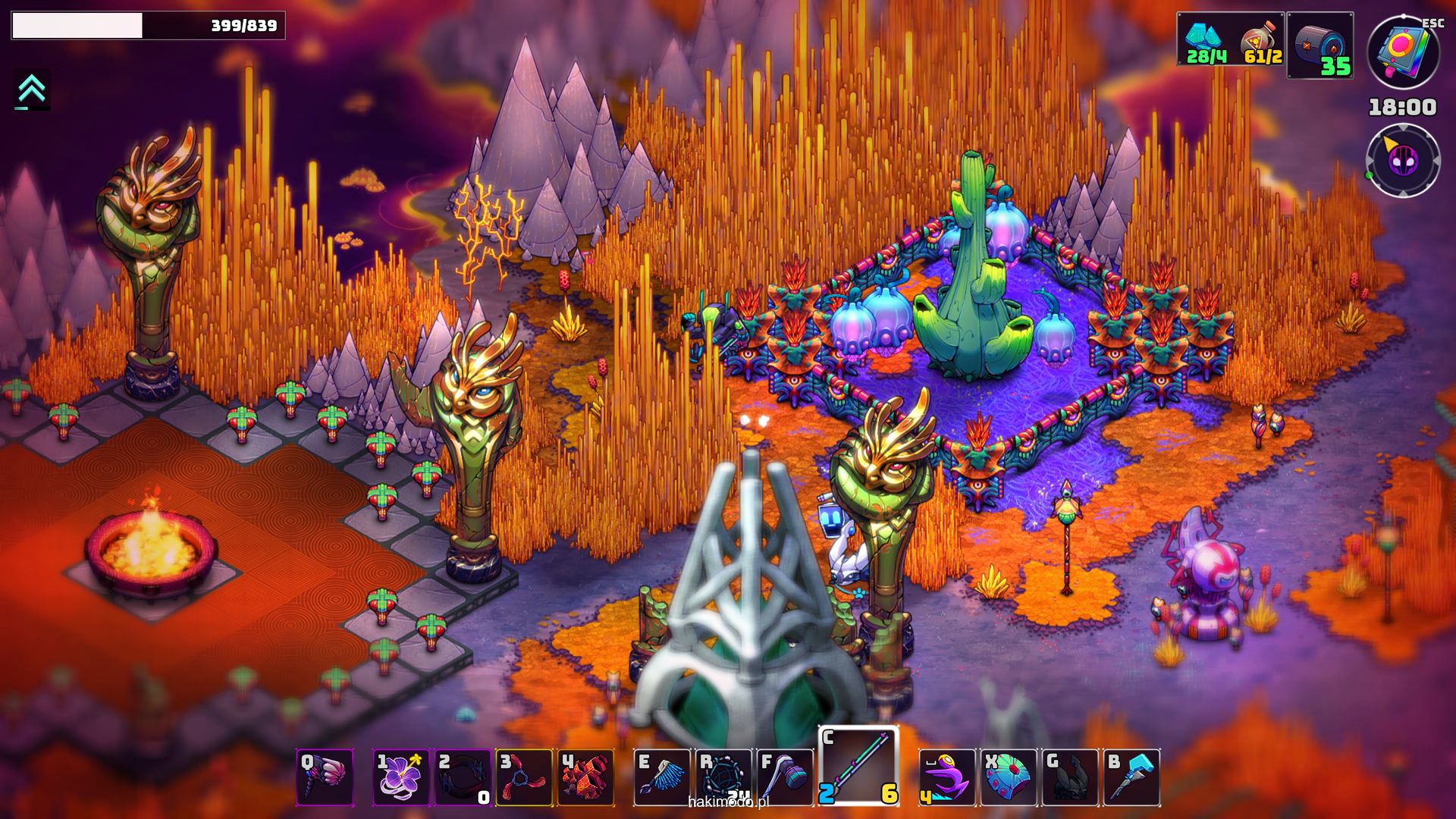
Task: Select the highlighted fishing rod slot
Action: (x=858, y=766)
